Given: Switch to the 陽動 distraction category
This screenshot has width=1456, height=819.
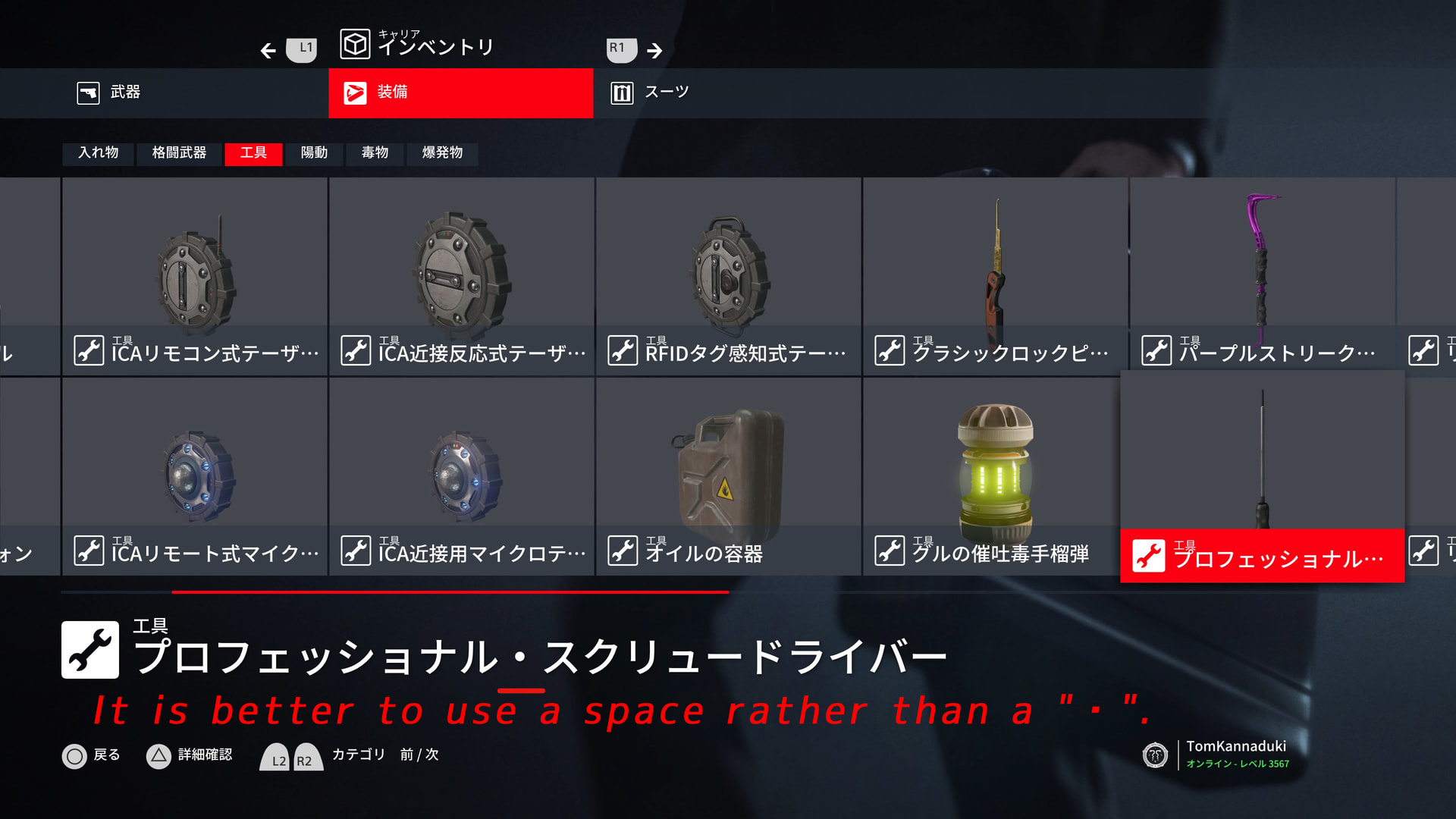Looking at the screenshot, I should 314,153.
